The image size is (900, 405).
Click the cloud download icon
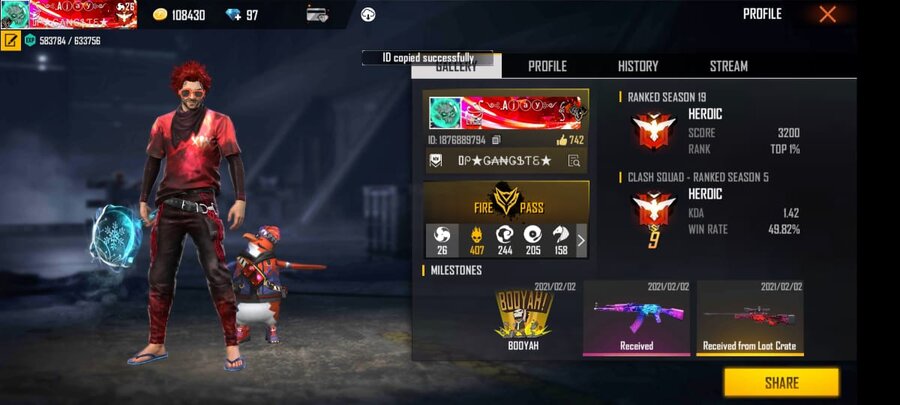coord(367,15)
